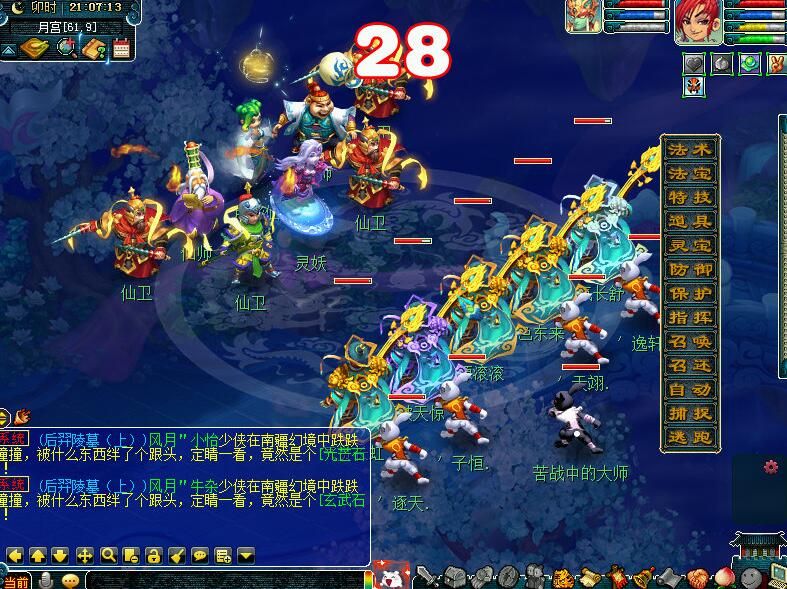Open the 法术 spell menu
787x589 pixels.
691,150
